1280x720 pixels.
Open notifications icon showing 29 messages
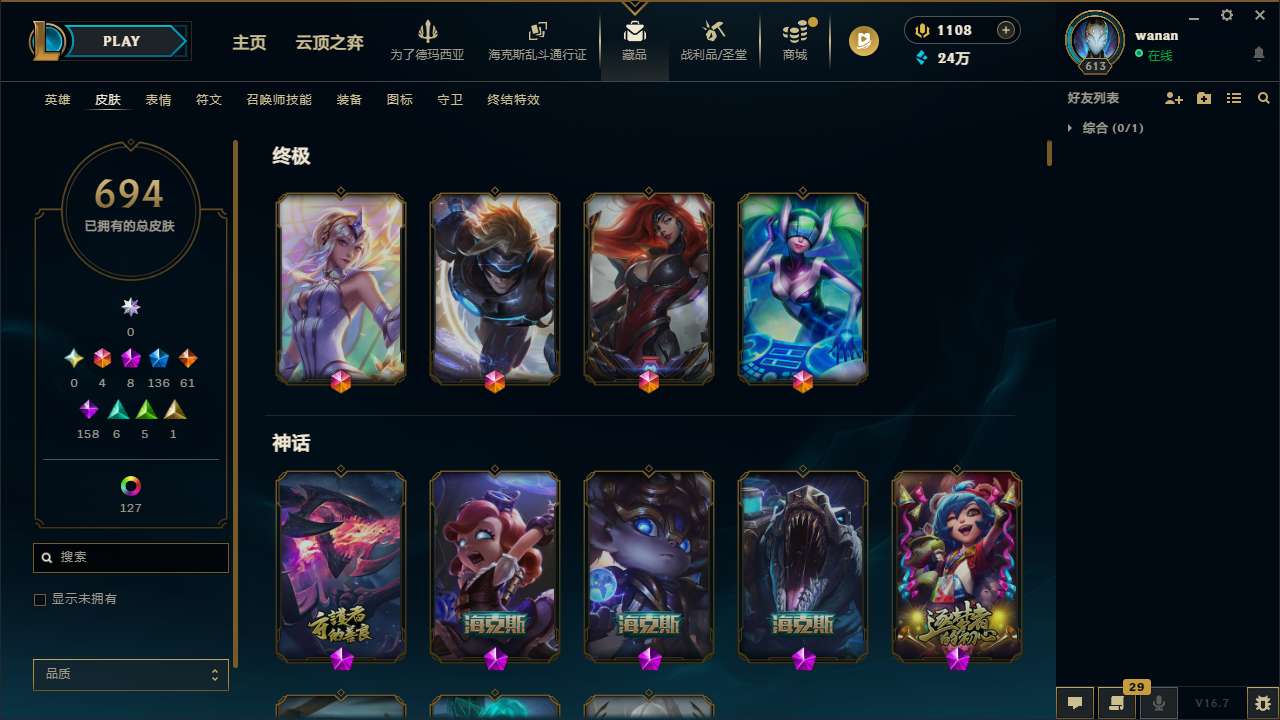coord(1117,703)
